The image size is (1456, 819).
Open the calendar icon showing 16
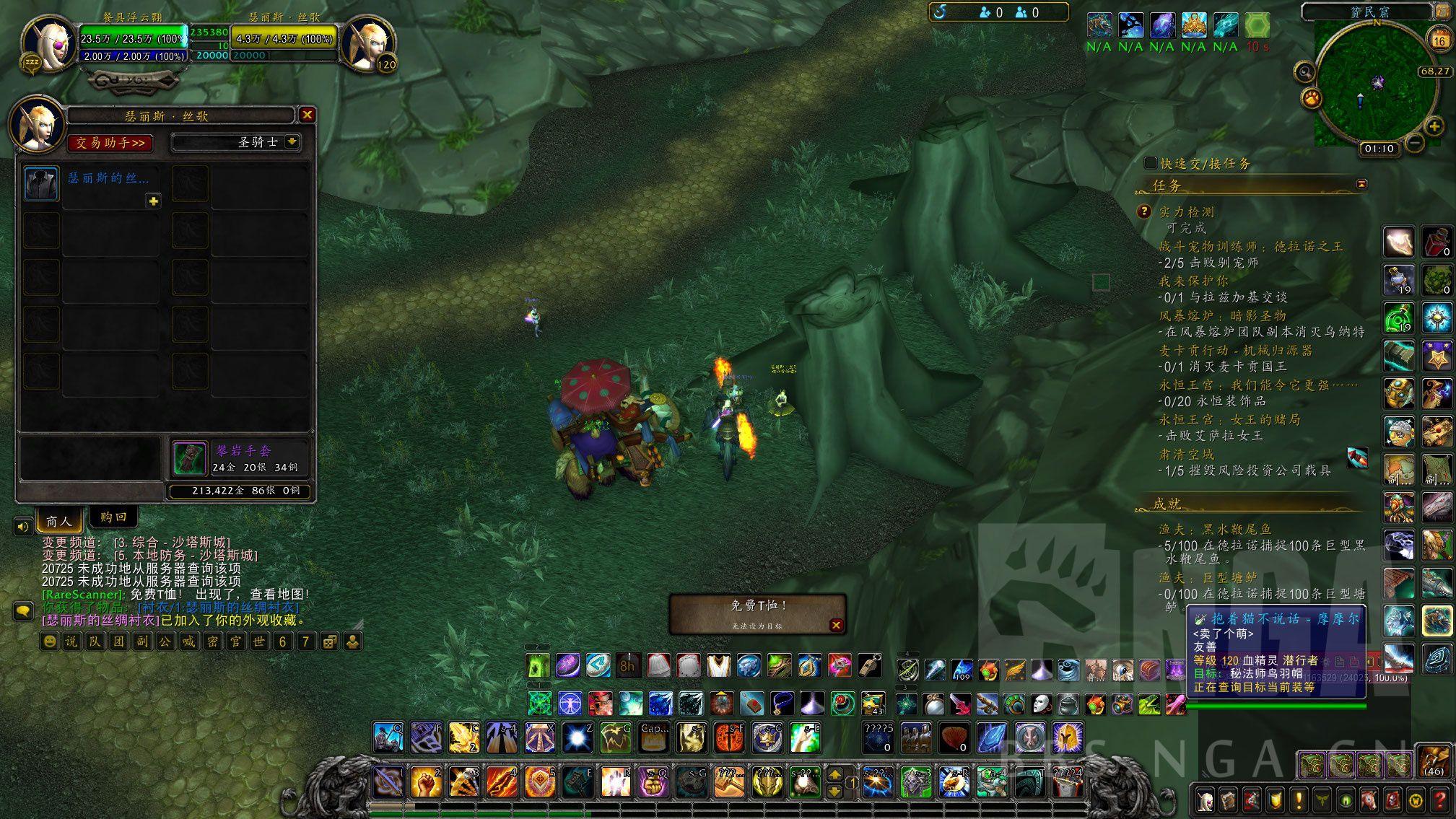pos(1439,40)
